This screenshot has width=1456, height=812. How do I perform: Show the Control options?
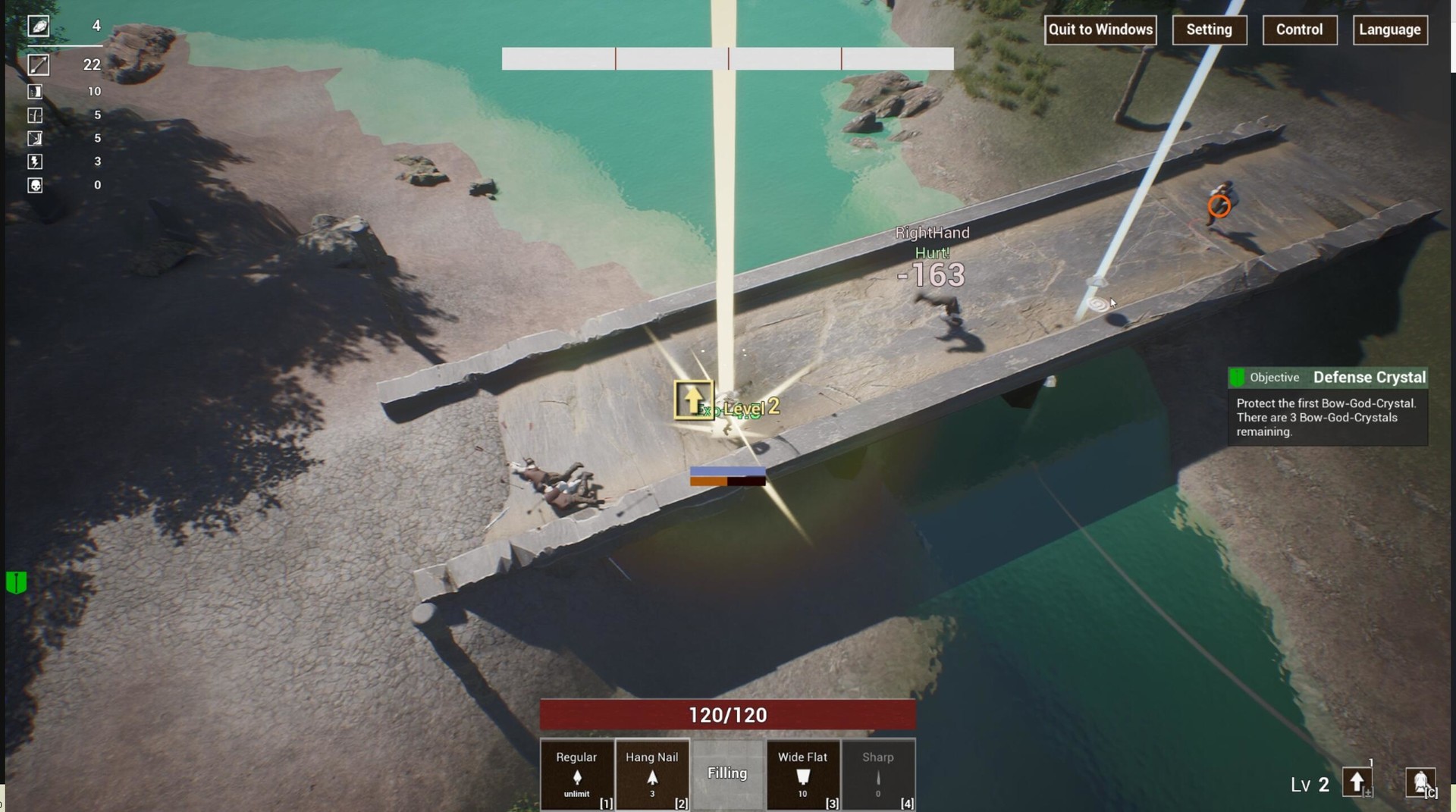tap(1299, 30)
